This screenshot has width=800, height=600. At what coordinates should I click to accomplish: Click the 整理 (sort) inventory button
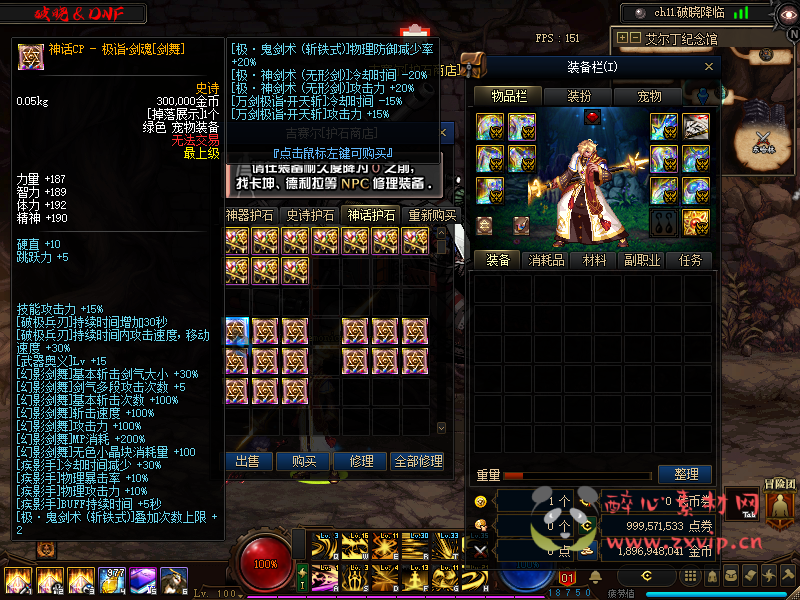pyautogui.click(x=686, y=474)
